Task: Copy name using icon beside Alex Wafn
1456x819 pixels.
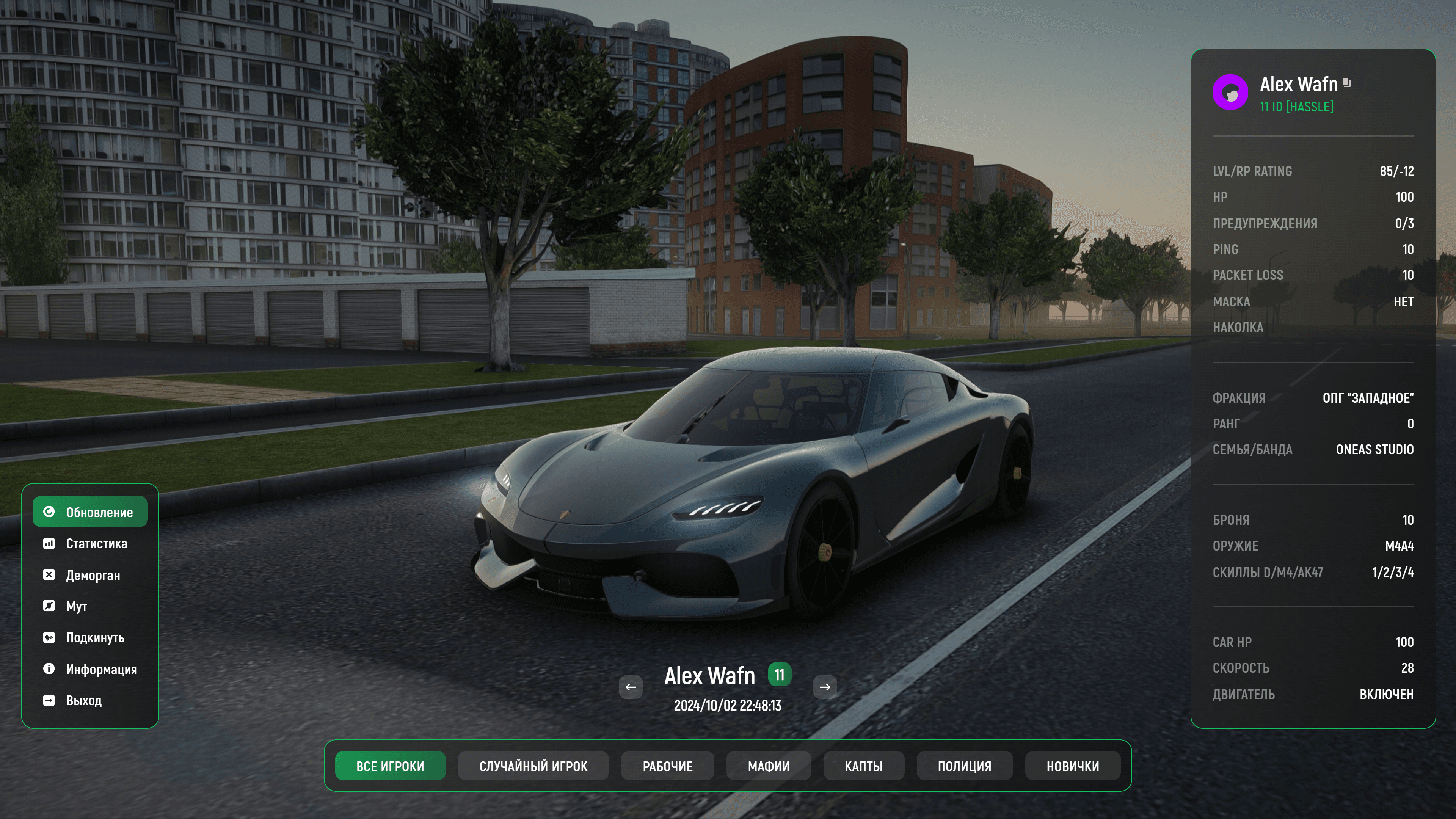Action: [1347, 83]
